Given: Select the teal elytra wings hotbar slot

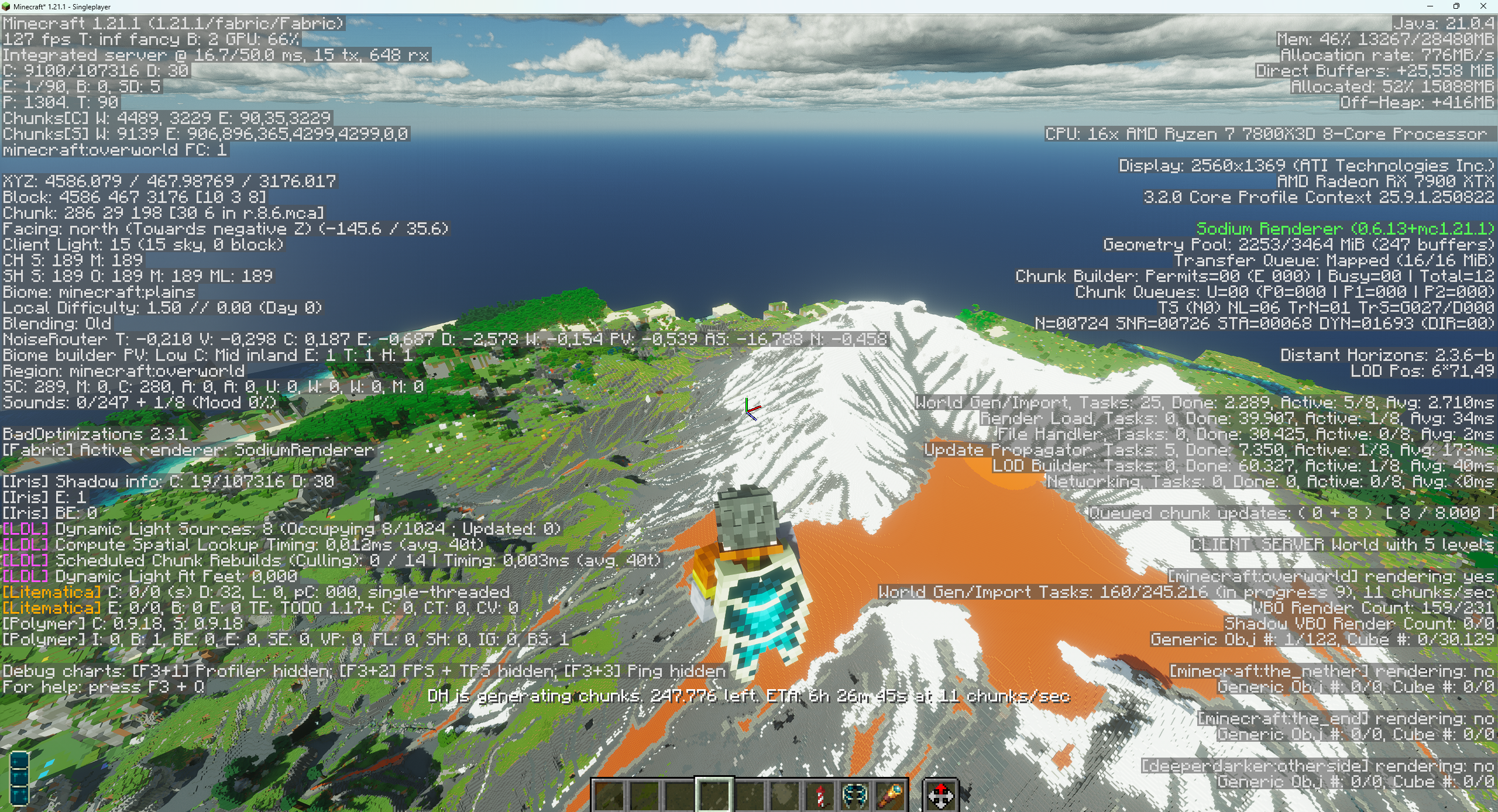Looking at the screenshot, I should (855, 796).
